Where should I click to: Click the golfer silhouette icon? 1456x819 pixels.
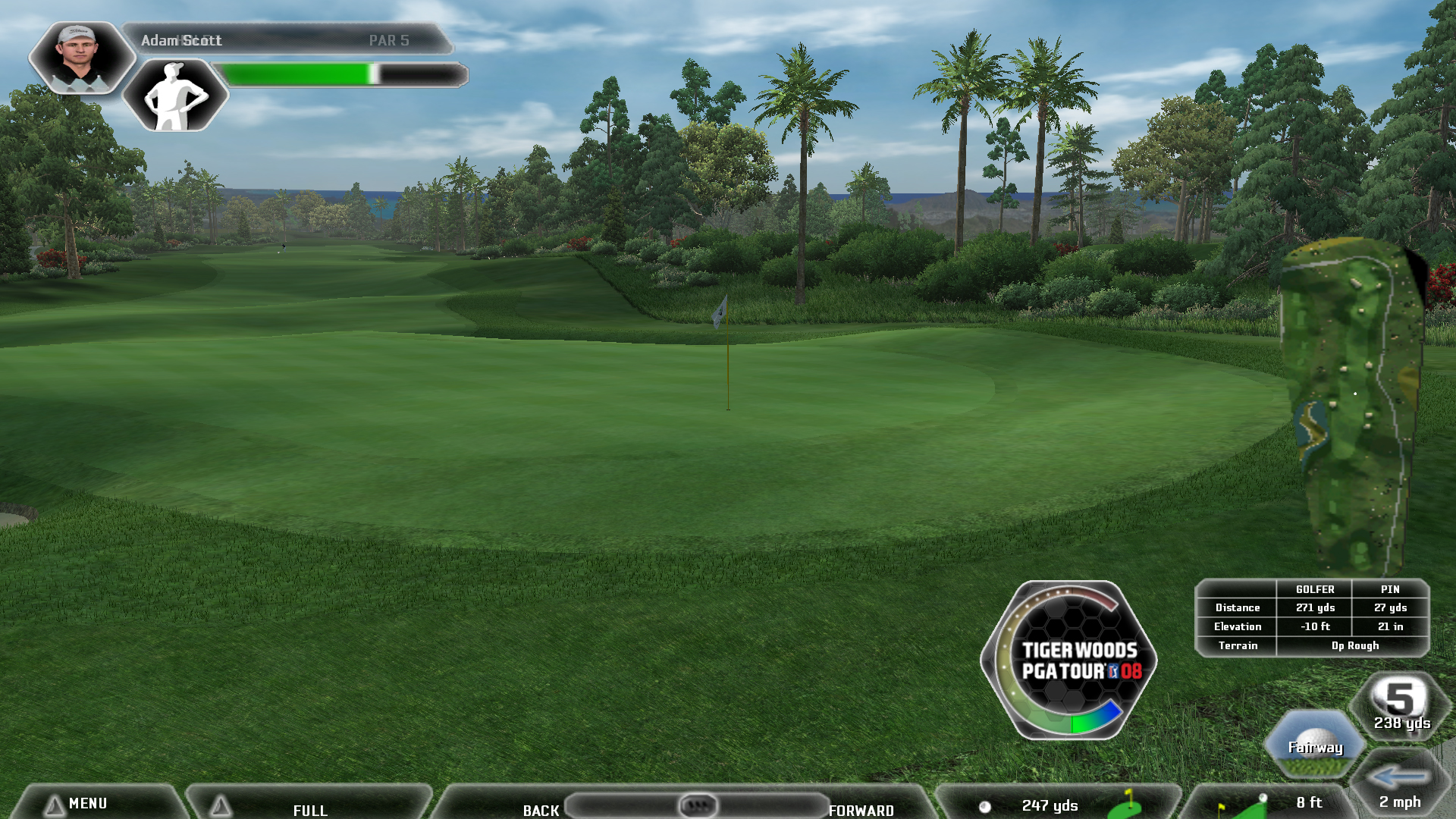tap(175, 96)
